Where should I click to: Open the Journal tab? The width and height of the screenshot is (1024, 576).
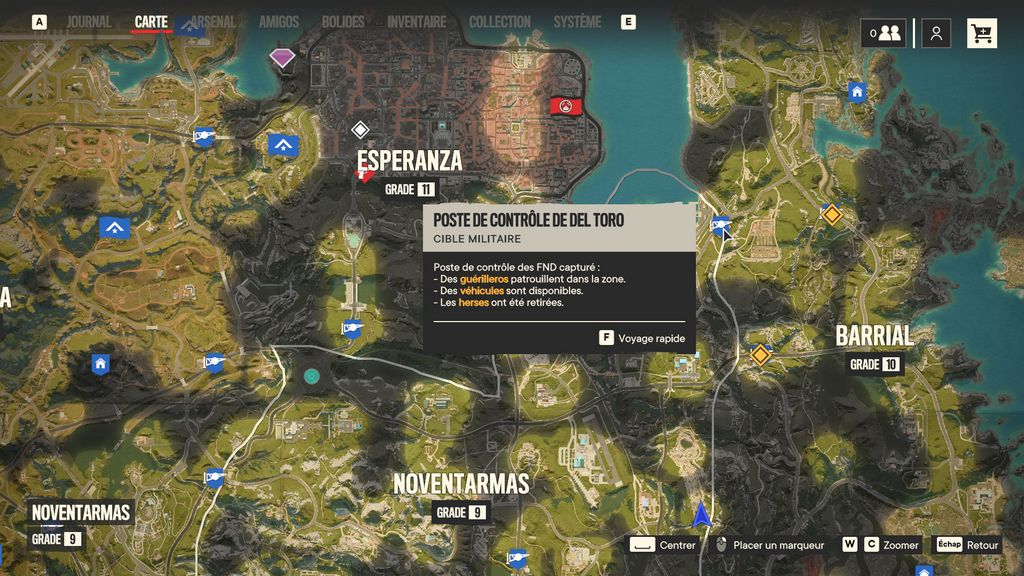[x=89, y=22]
